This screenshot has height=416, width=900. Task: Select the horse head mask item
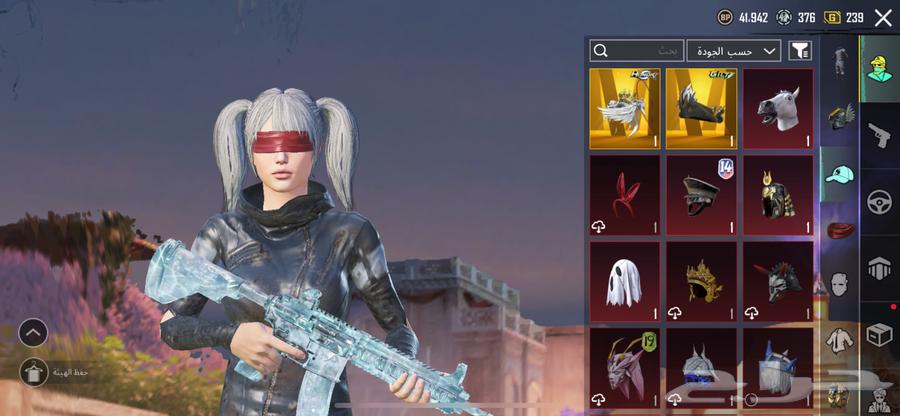pos(777,108)
